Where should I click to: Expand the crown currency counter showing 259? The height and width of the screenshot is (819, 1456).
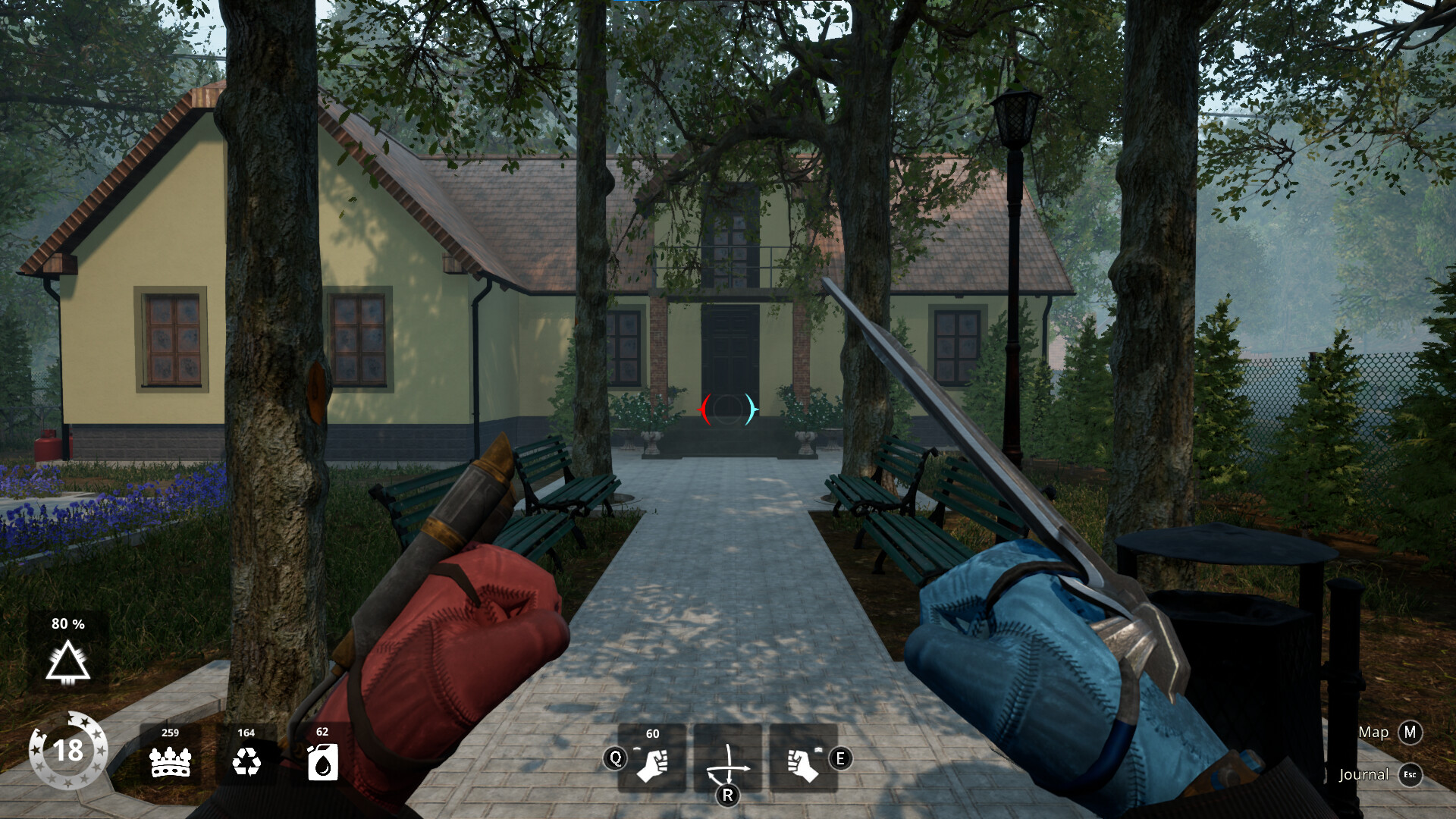170,733
